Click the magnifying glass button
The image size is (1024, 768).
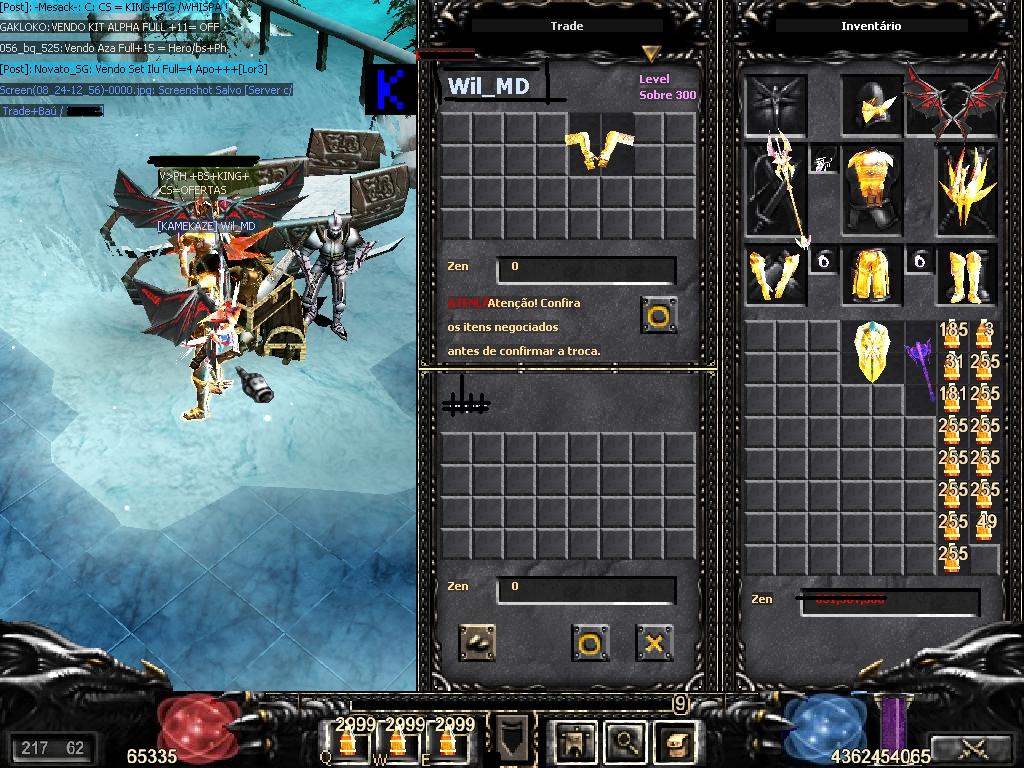[x=627, y=741]
